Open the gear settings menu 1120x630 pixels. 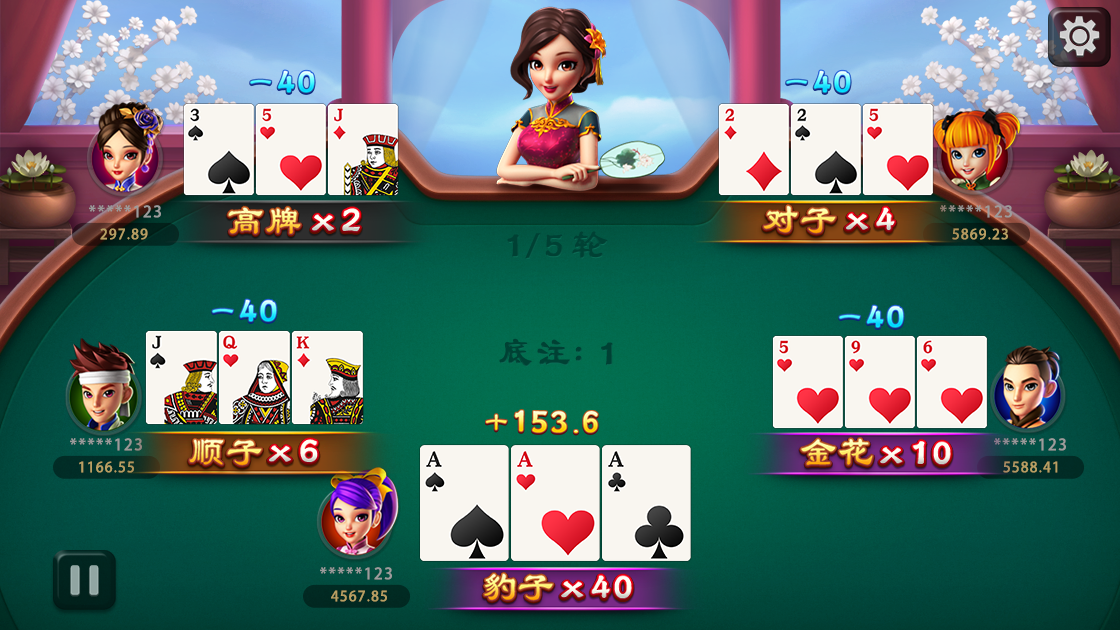pos(1078,38)
